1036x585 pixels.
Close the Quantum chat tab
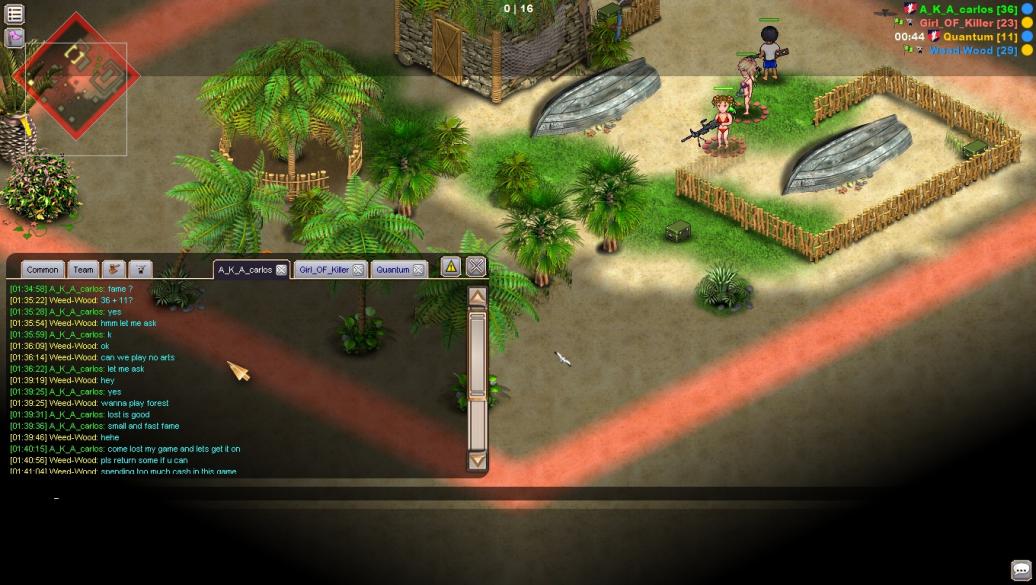coord(418,270)
